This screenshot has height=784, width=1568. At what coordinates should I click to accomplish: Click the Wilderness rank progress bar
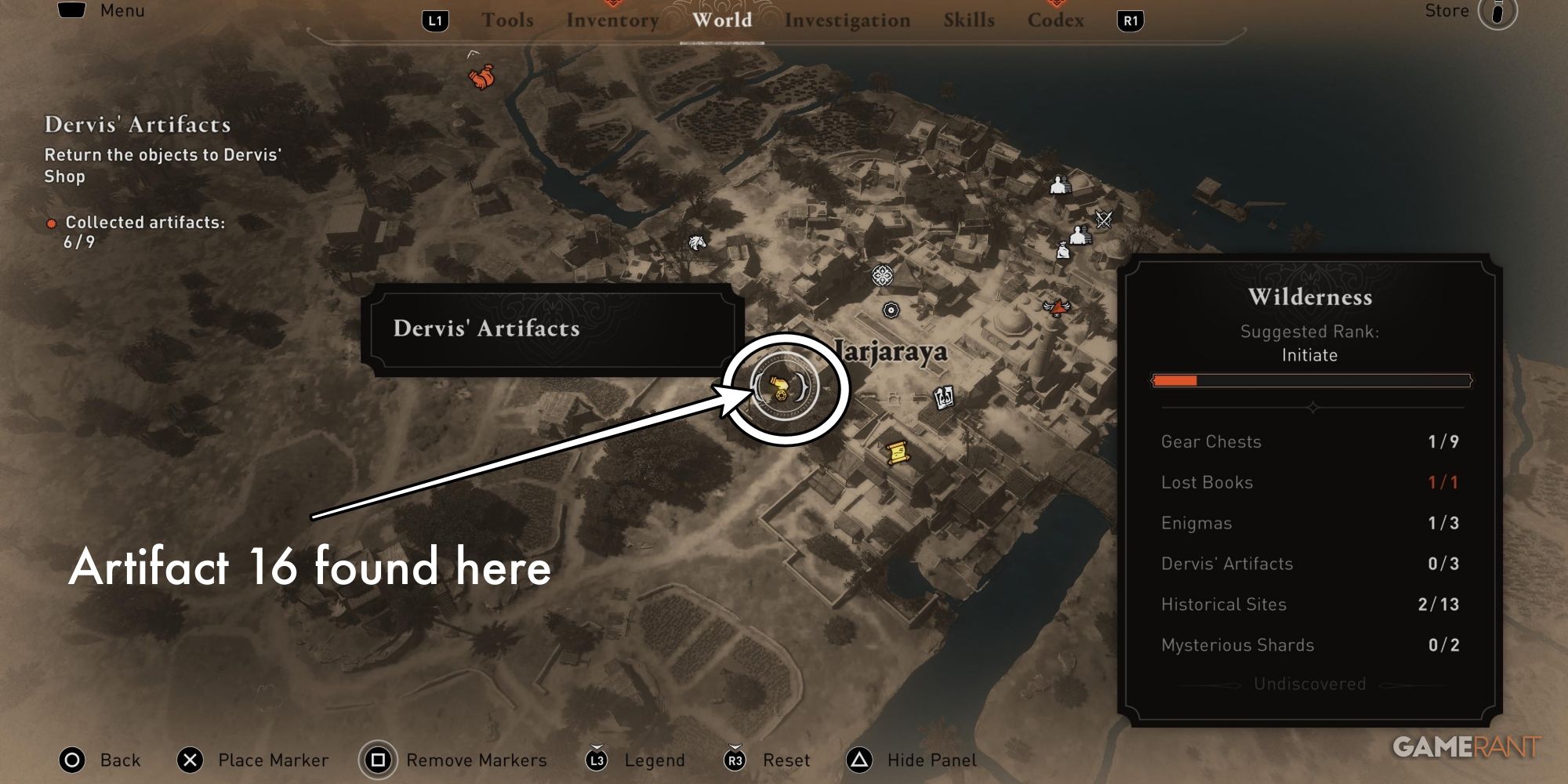(x=1312, y=381)
